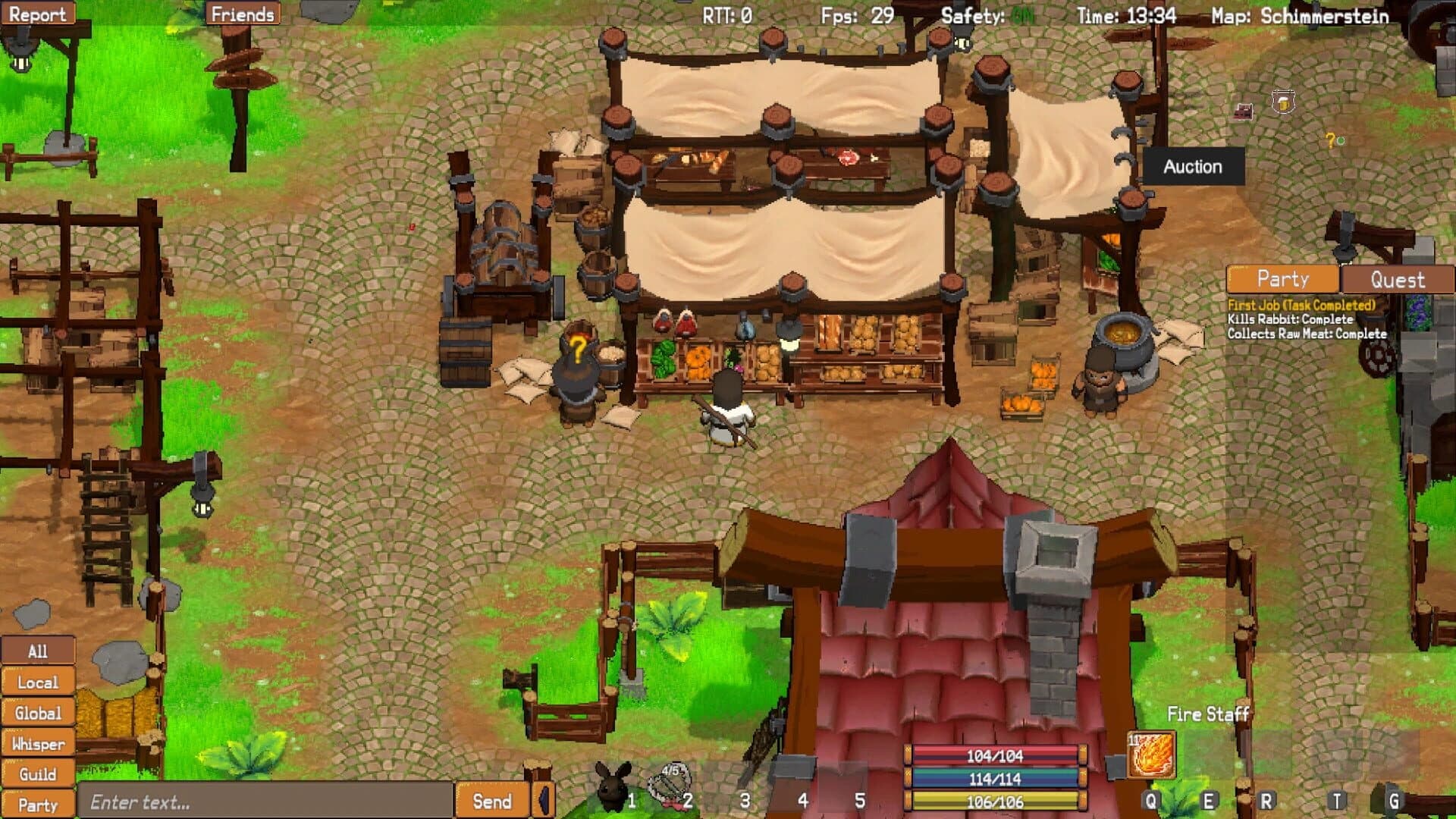Click the quill icon beside the Send button
1456x819 pixels.
(544, 799)
